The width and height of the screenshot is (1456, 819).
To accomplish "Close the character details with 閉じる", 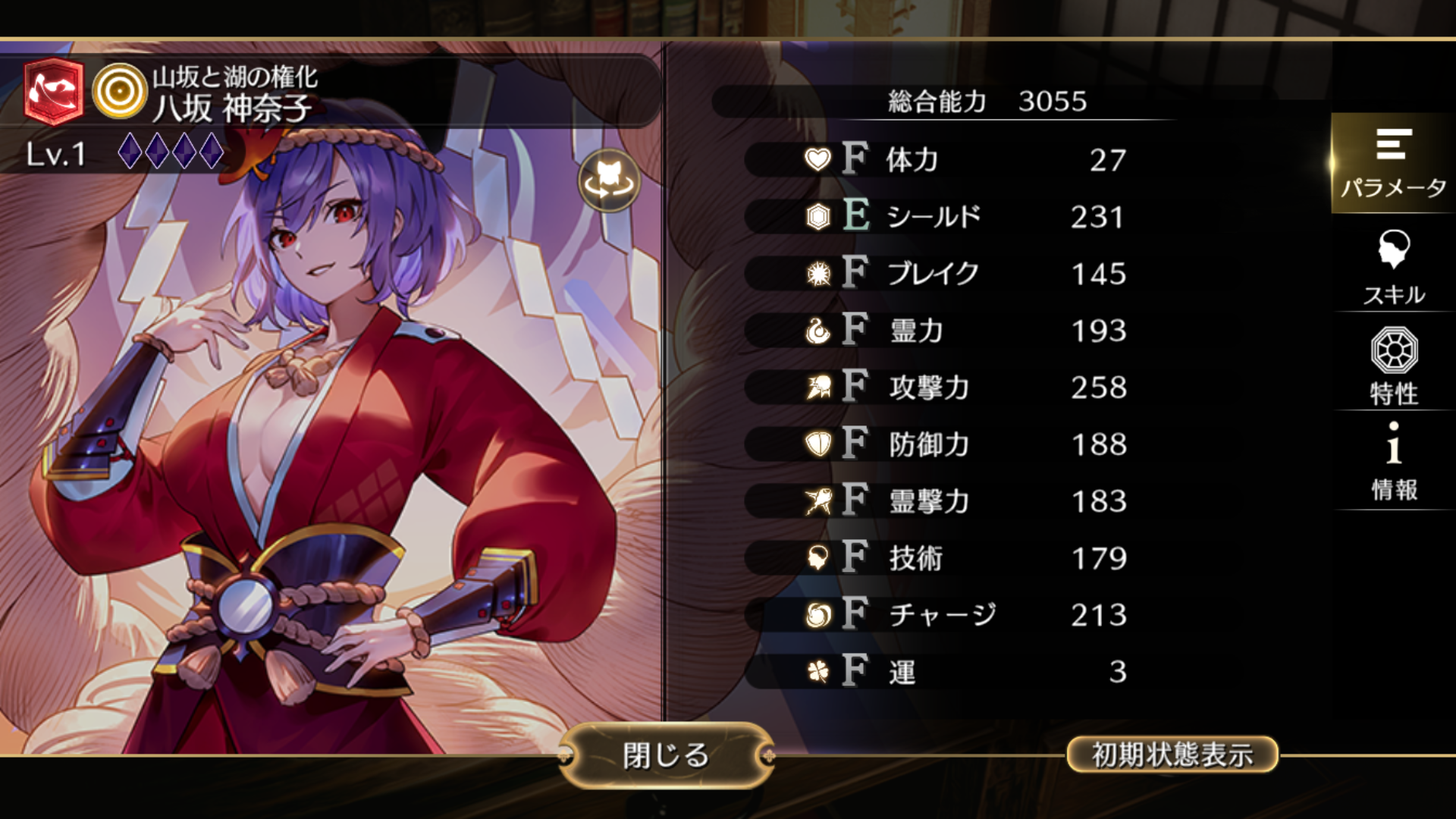I will pos(666,755).
